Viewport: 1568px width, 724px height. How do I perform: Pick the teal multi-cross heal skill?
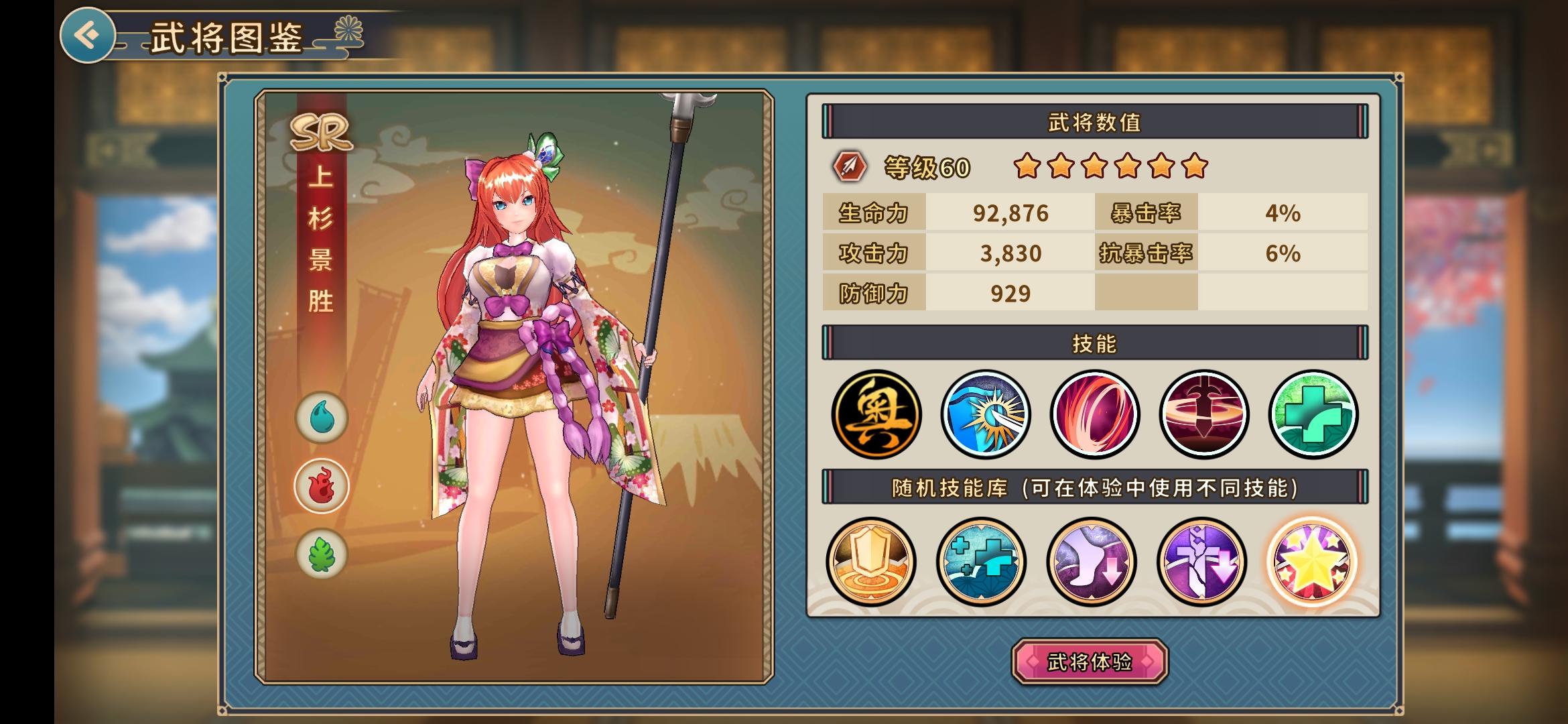coord(981,561)
